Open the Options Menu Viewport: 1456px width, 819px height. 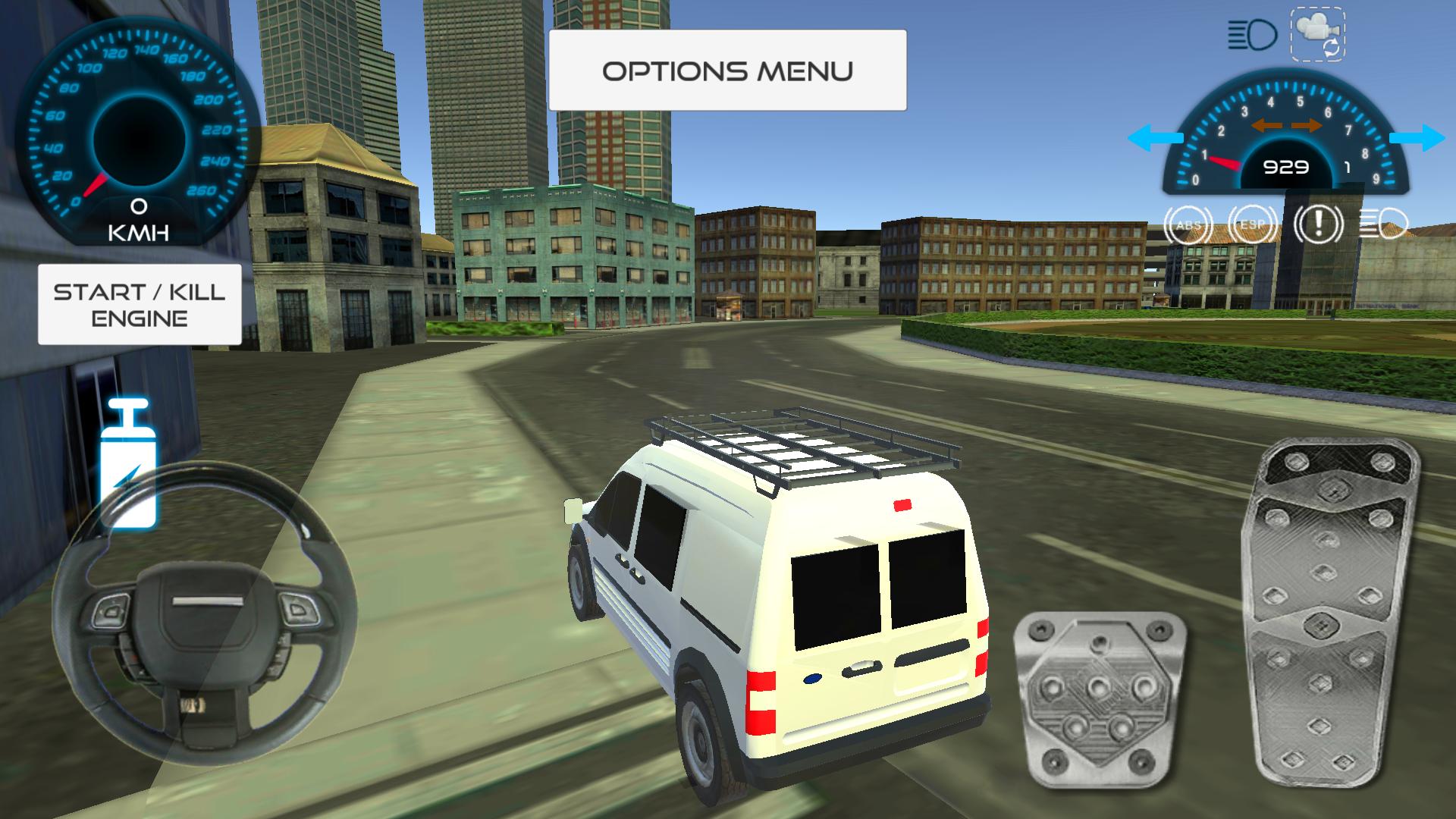pyautogui.click(x=728, y=70)
